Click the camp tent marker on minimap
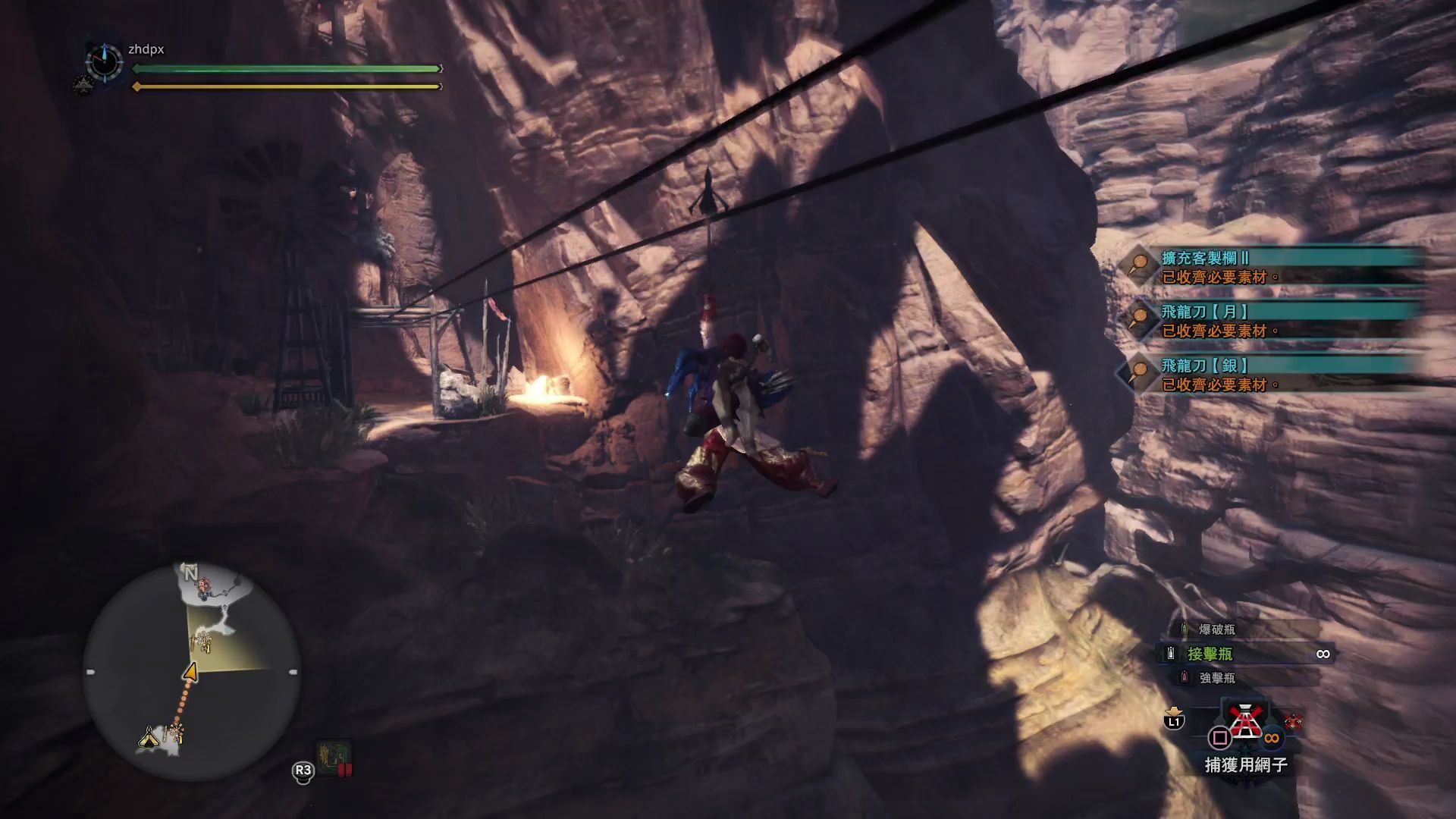This screenshot has height=819, width=1456. [149, 737]
